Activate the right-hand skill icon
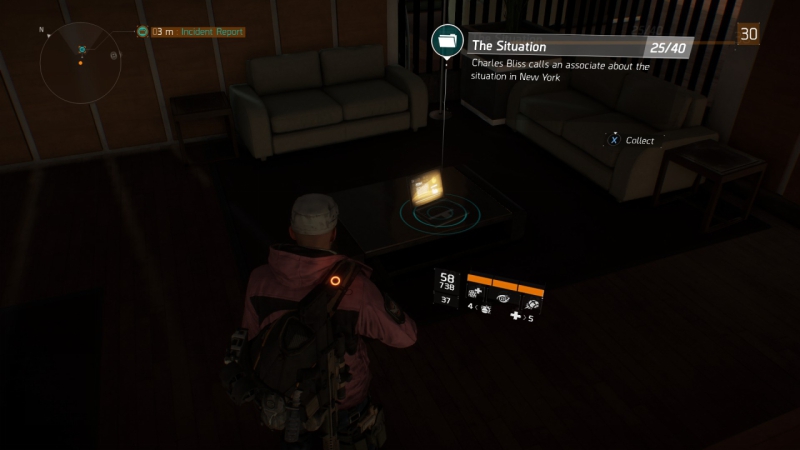Viewport: 800px width, 450px height. pos(532,300)
